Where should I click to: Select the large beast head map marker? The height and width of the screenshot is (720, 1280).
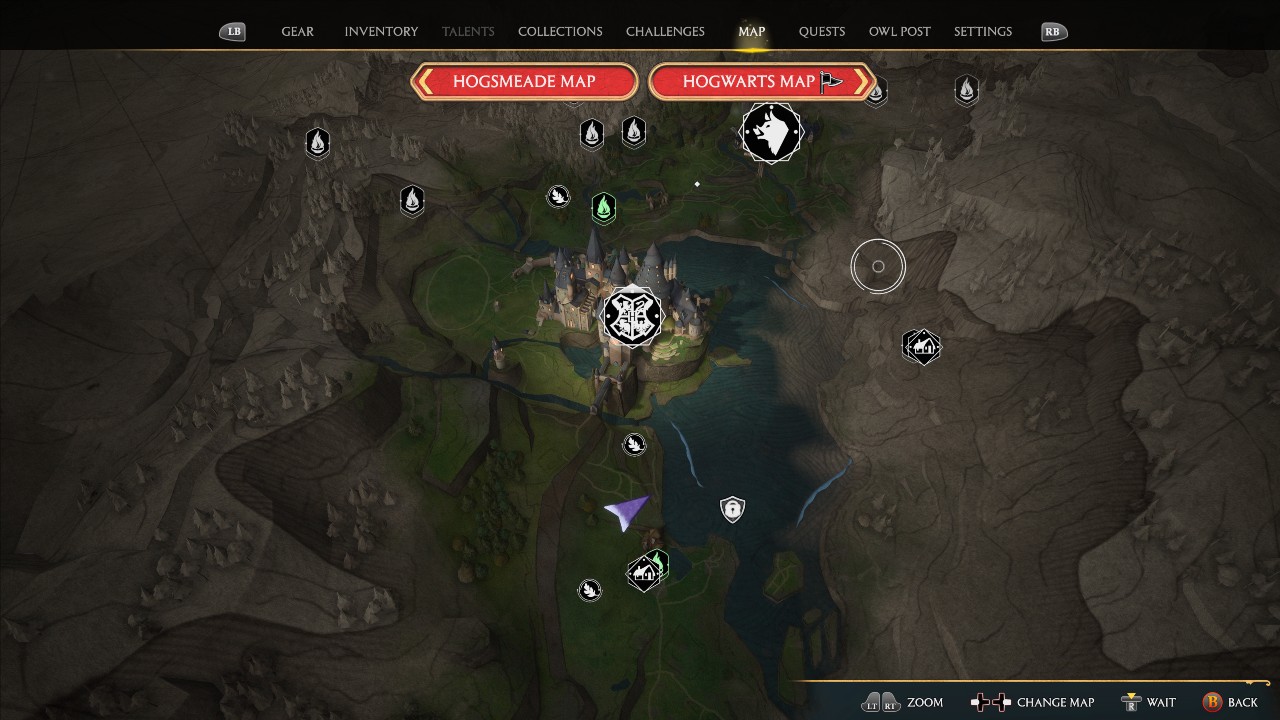[771, 133]
